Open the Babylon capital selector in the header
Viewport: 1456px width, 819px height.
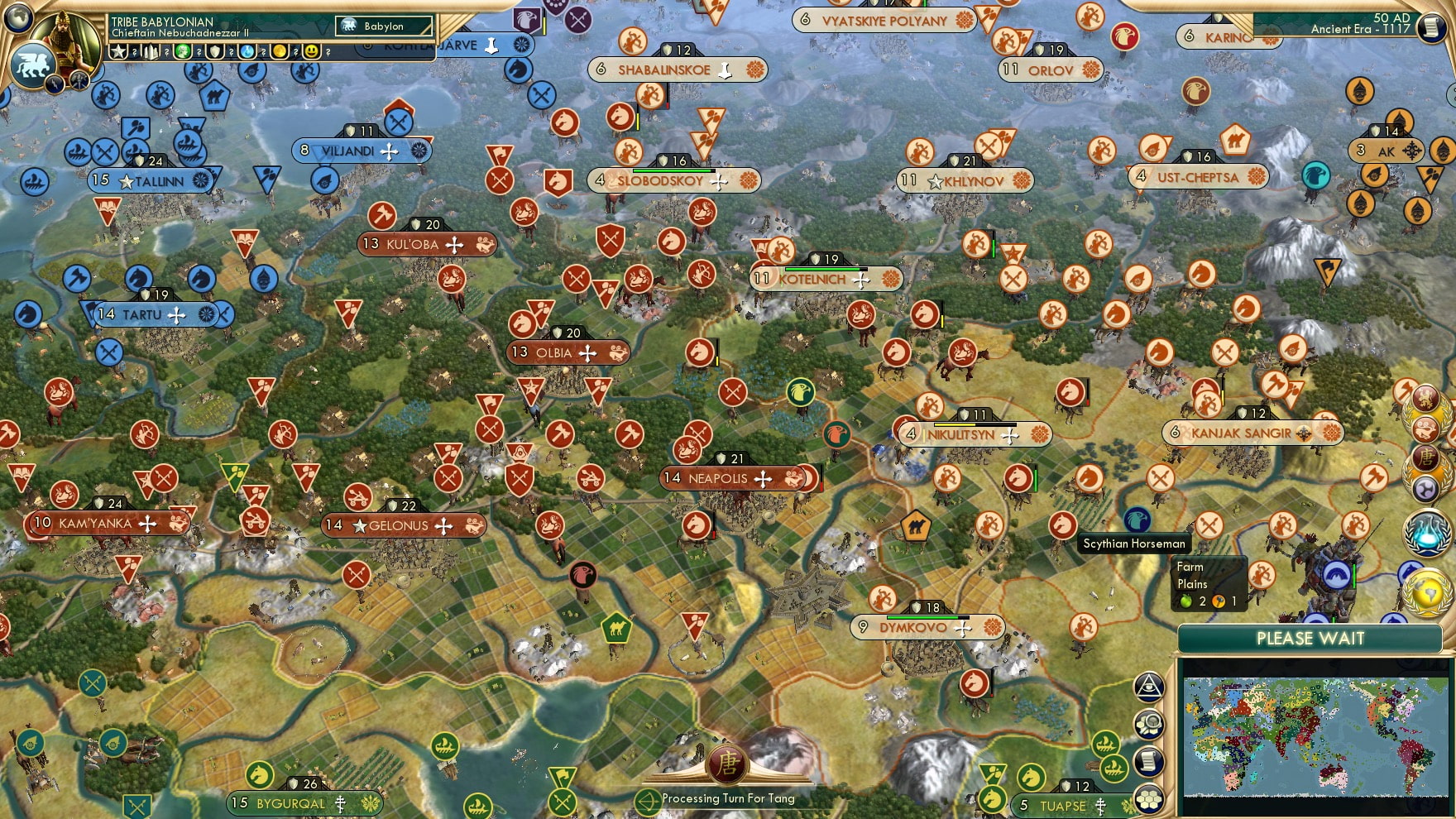click(385, 26)
